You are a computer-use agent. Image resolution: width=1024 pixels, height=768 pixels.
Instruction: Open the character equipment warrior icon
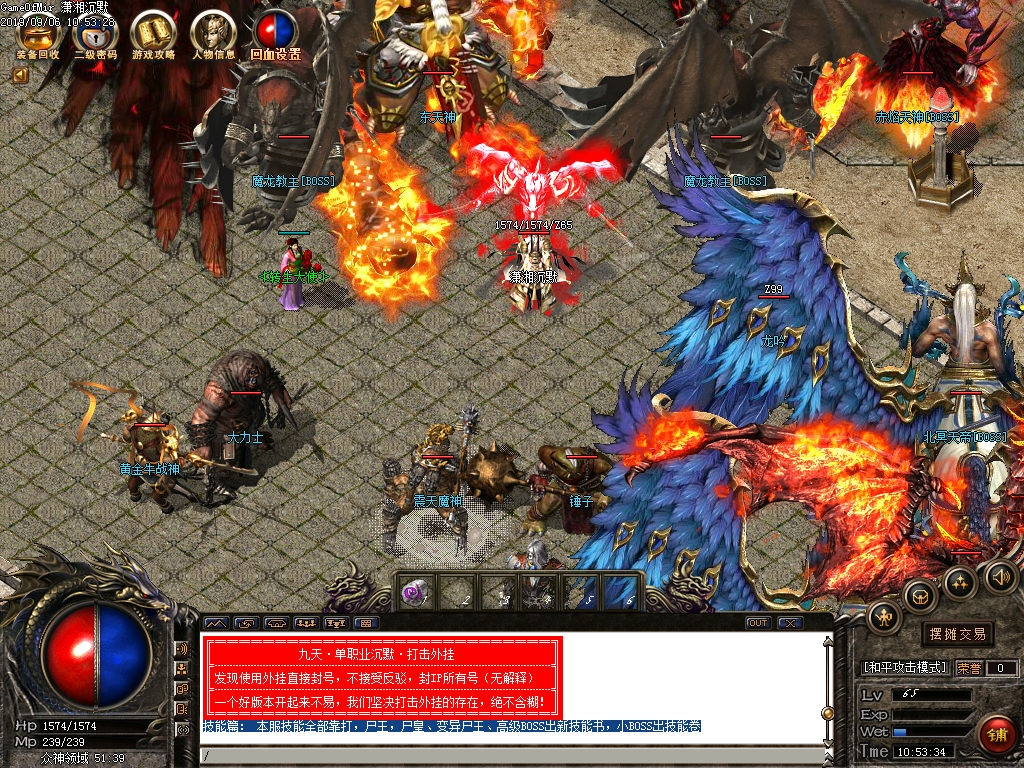pyautogui.click(x=884, y=619)
